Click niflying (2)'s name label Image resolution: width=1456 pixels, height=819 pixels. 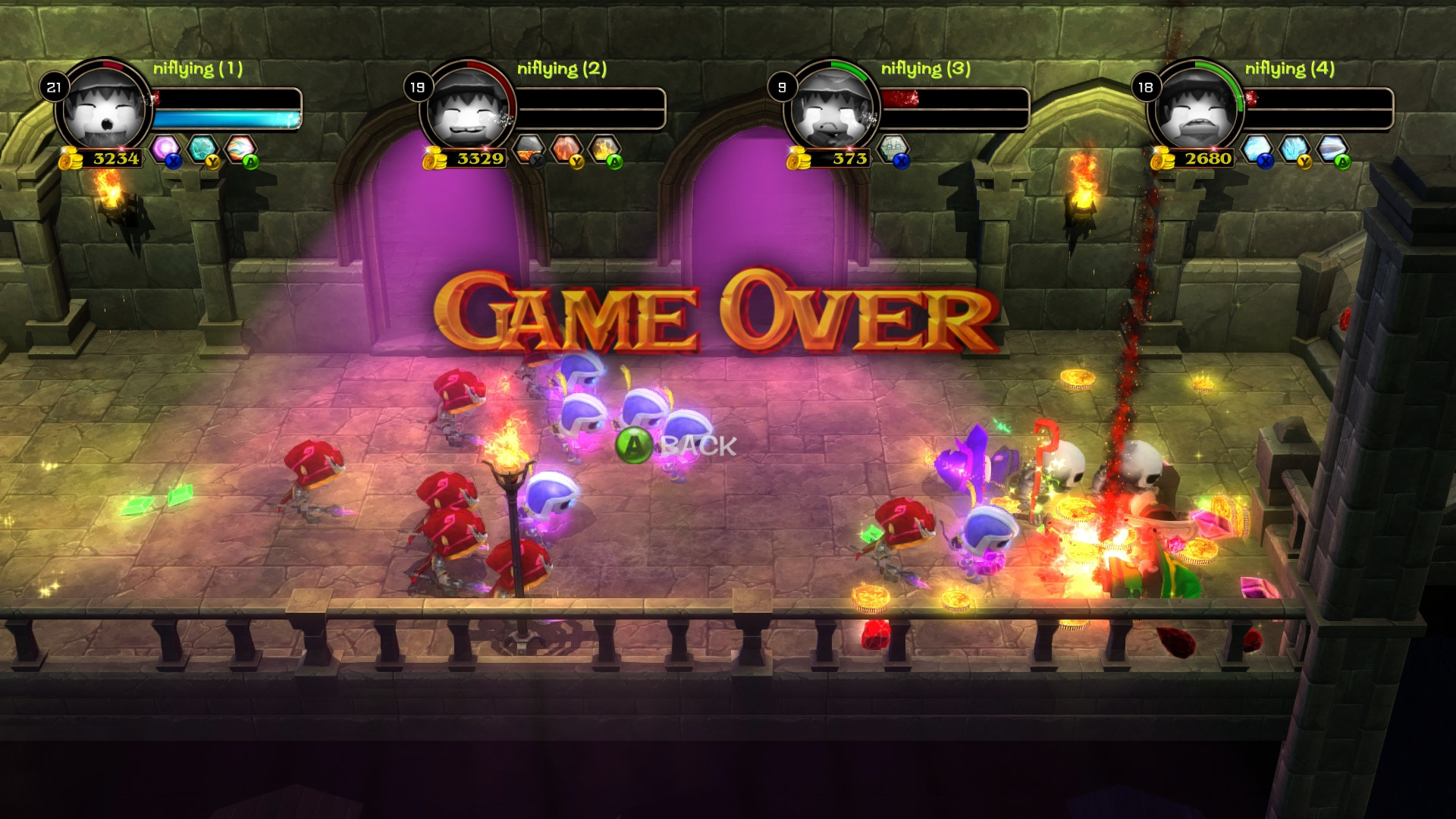[561, 68]
